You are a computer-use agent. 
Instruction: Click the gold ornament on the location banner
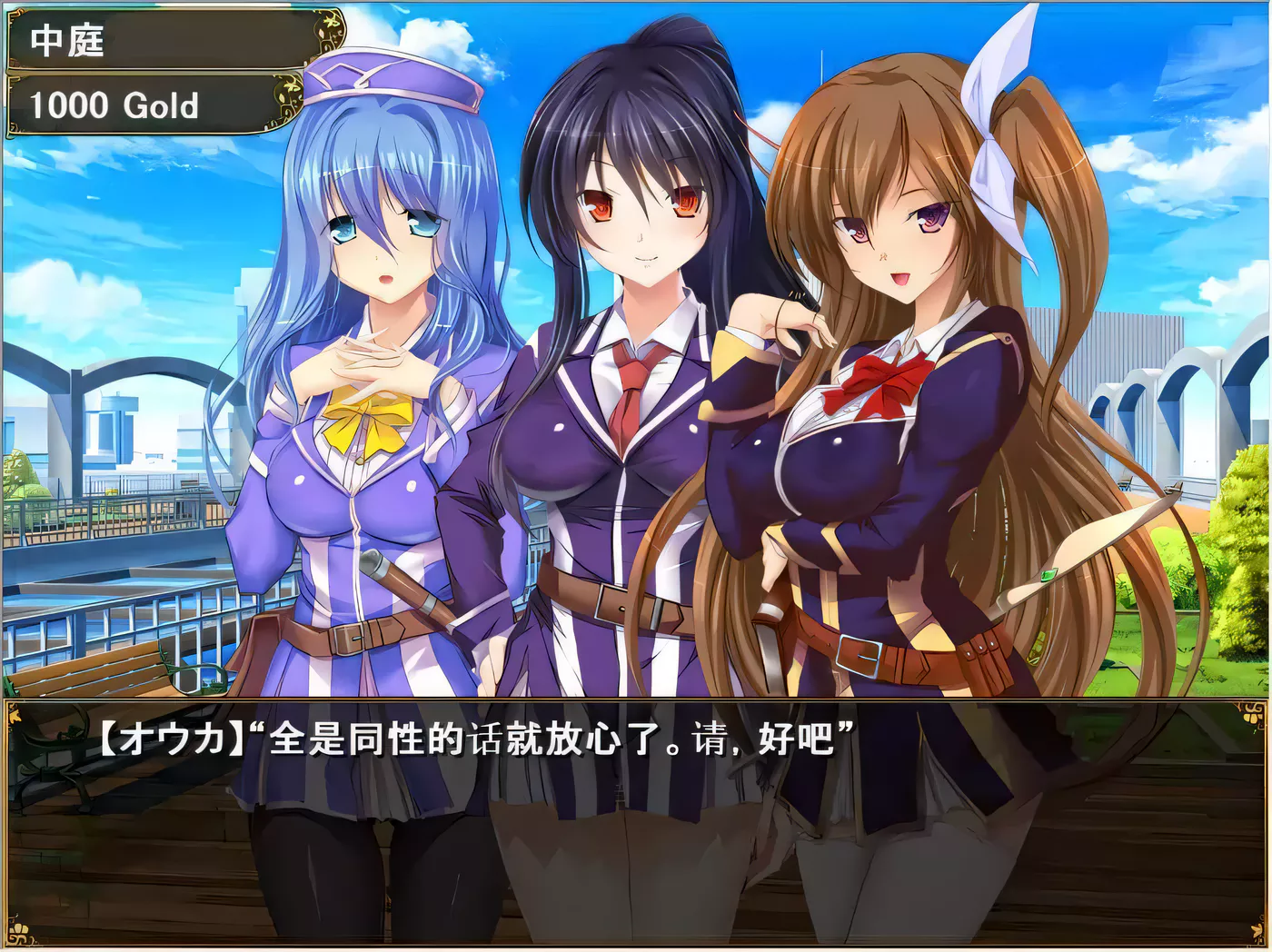point(332,32)
